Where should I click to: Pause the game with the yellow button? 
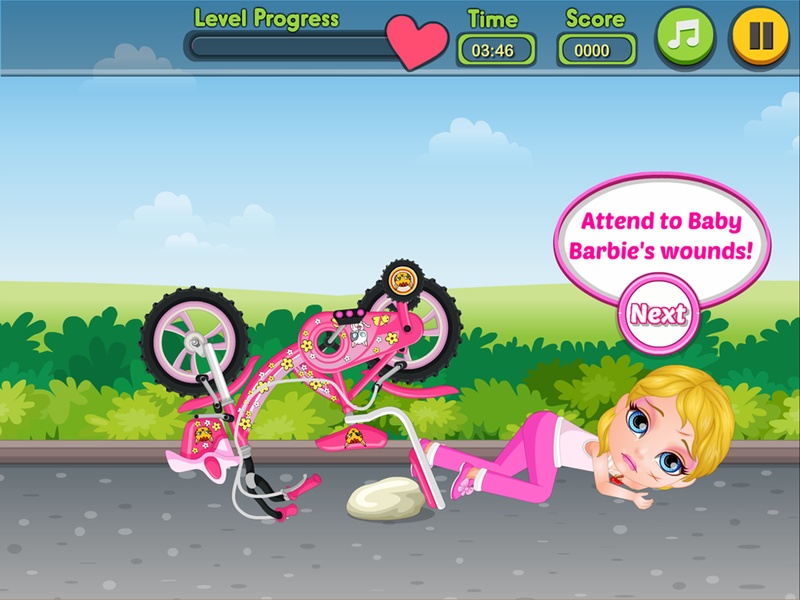click(761, 37)
